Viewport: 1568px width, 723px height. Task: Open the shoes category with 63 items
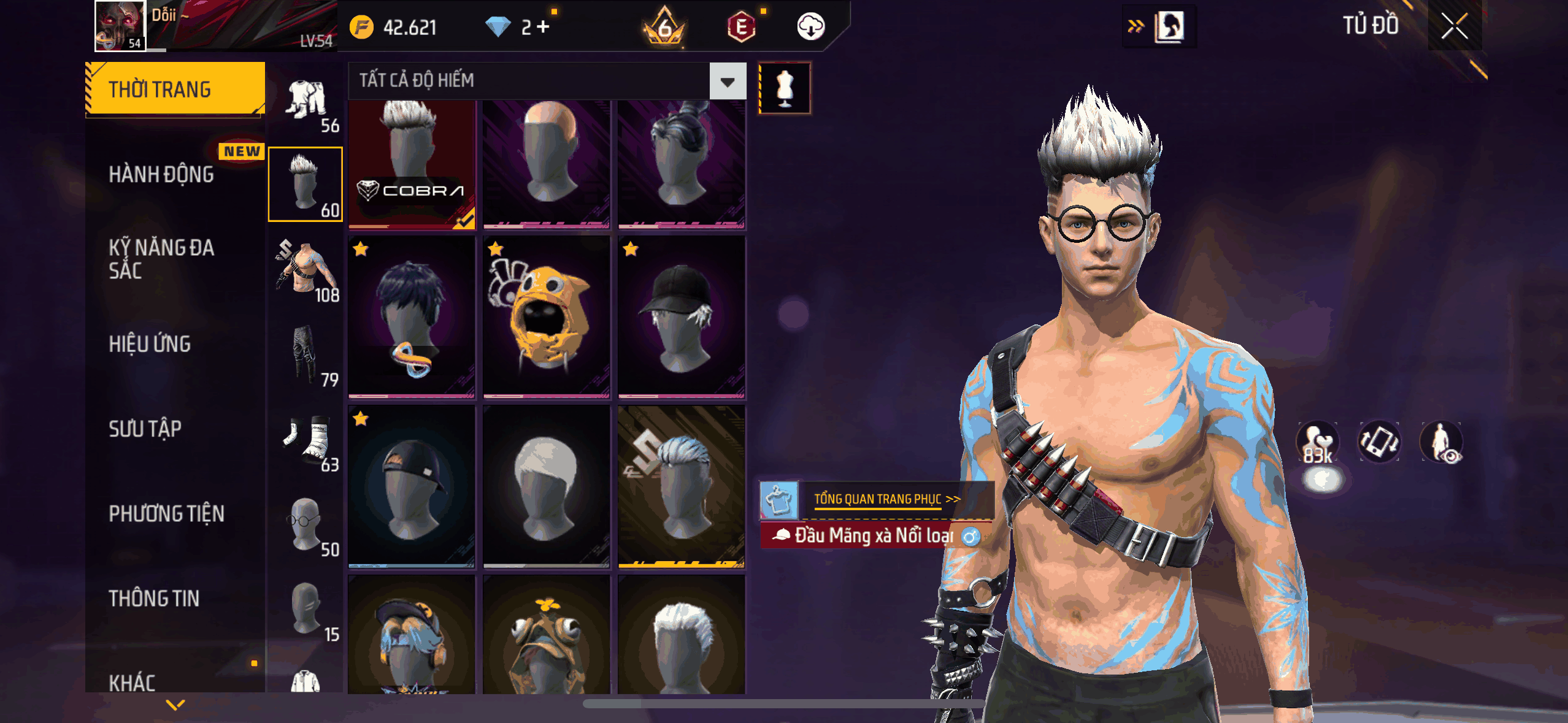[x=306, y=440]
